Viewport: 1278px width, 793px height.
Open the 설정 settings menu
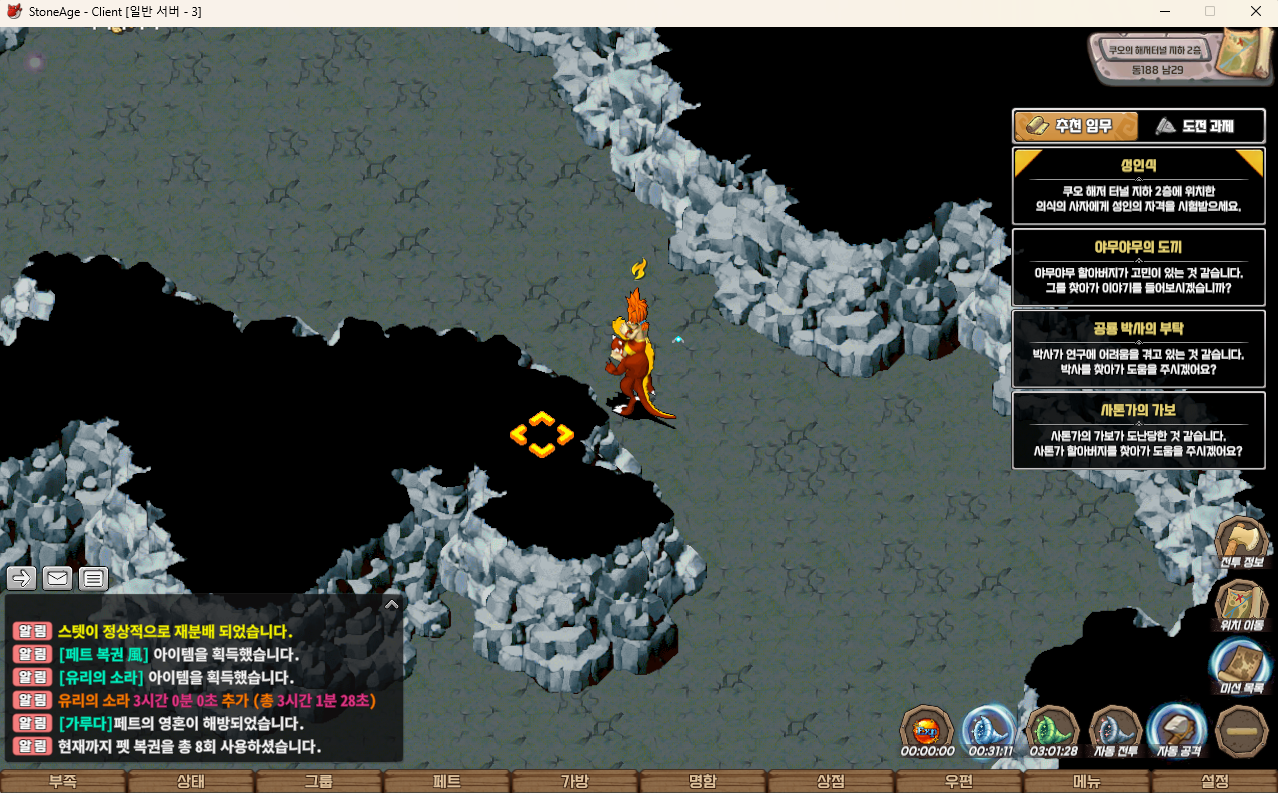1215,782
